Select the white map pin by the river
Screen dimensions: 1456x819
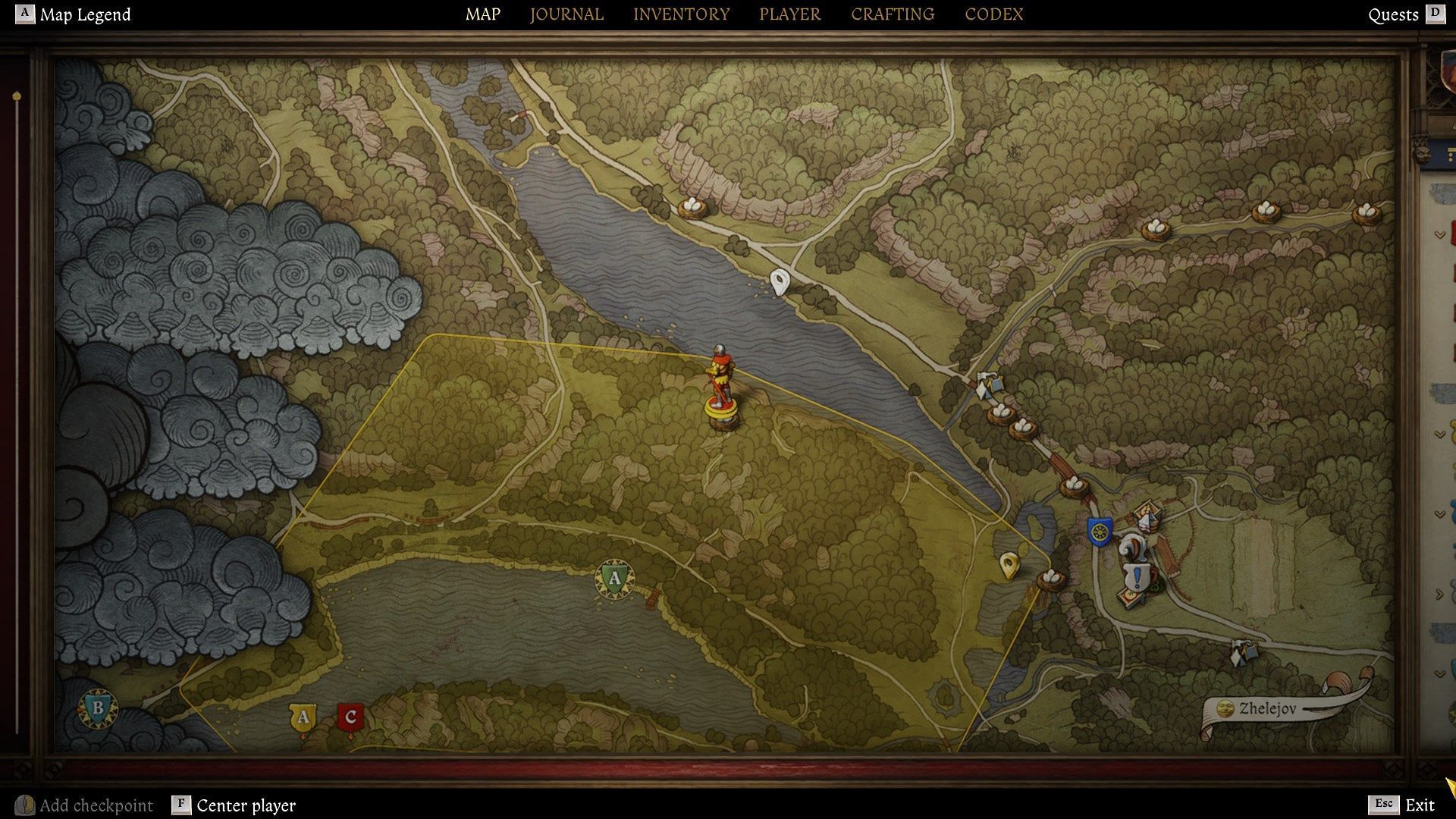(780, 281)
